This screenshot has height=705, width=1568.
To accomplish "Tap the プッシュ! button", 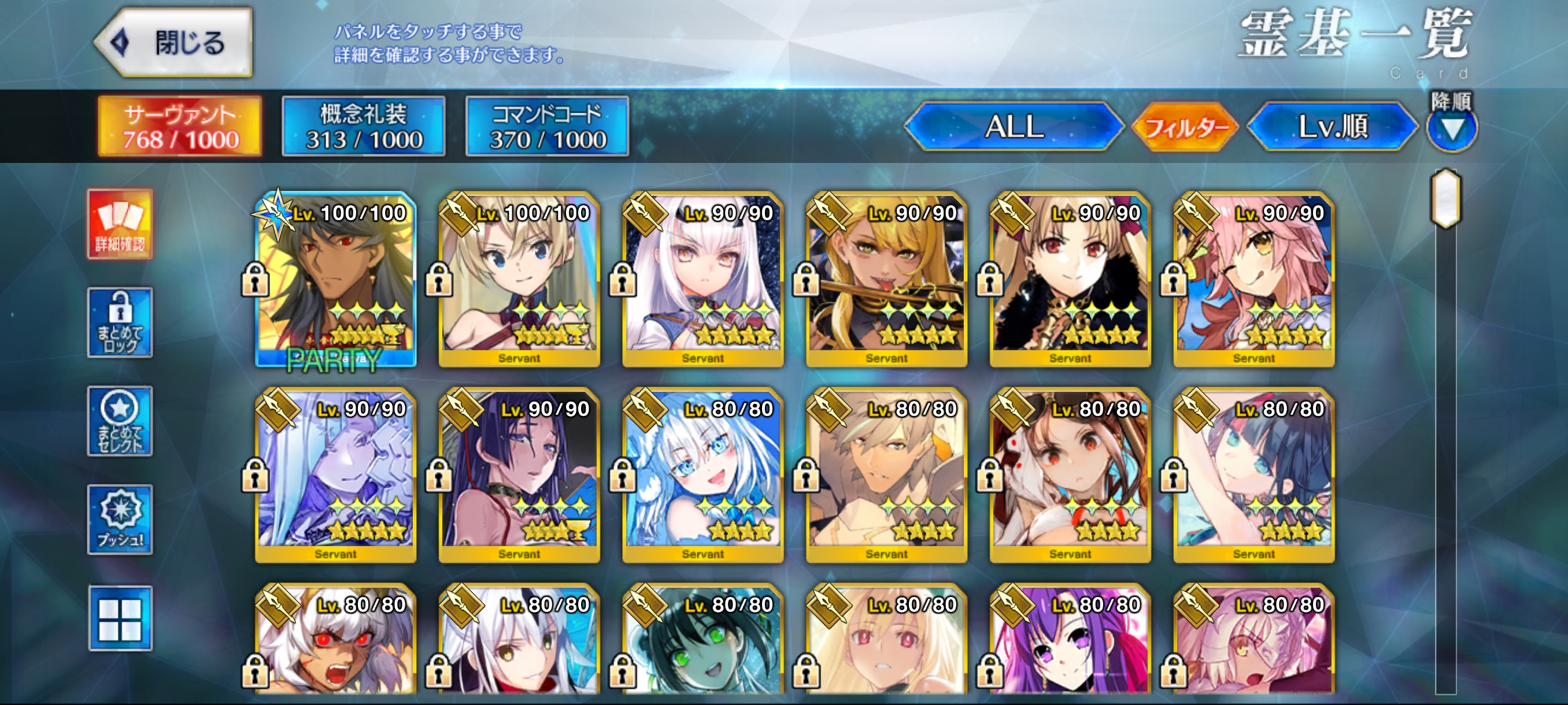I will click(120, 520).
